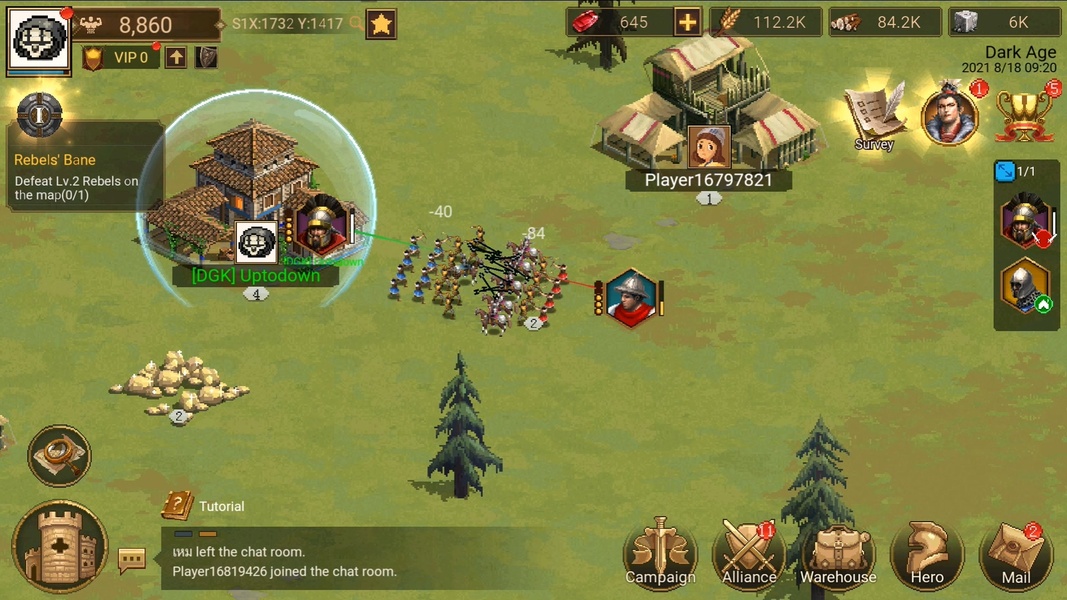Add more red gems with plus button
The width and height of the screenshot is (1067, 600).
pyautogui.click(x=687, y=22)
